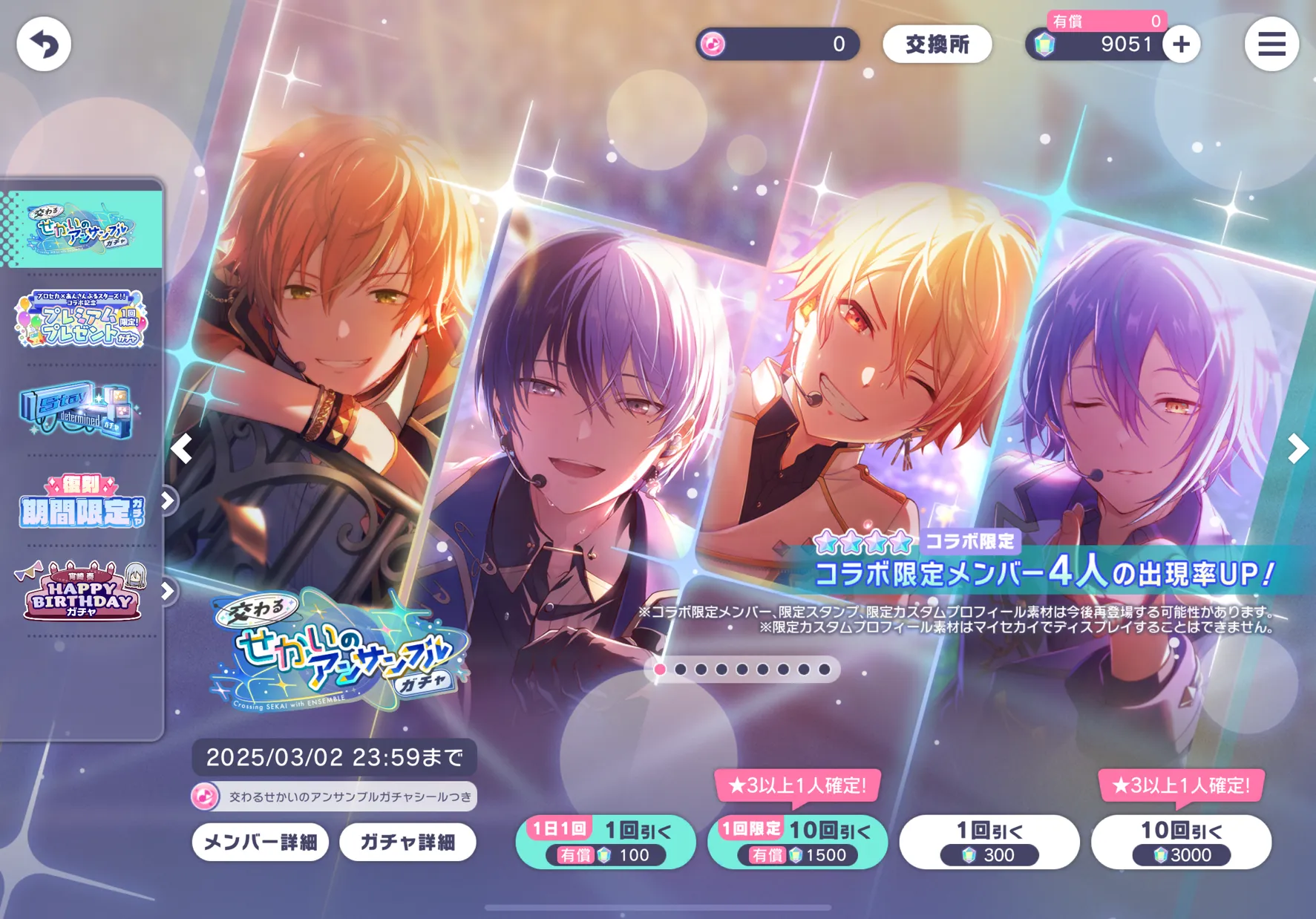This screenshot has height=919, width=1316.
Task: Go back using the return arrow button
Action: tap(44, 45)
